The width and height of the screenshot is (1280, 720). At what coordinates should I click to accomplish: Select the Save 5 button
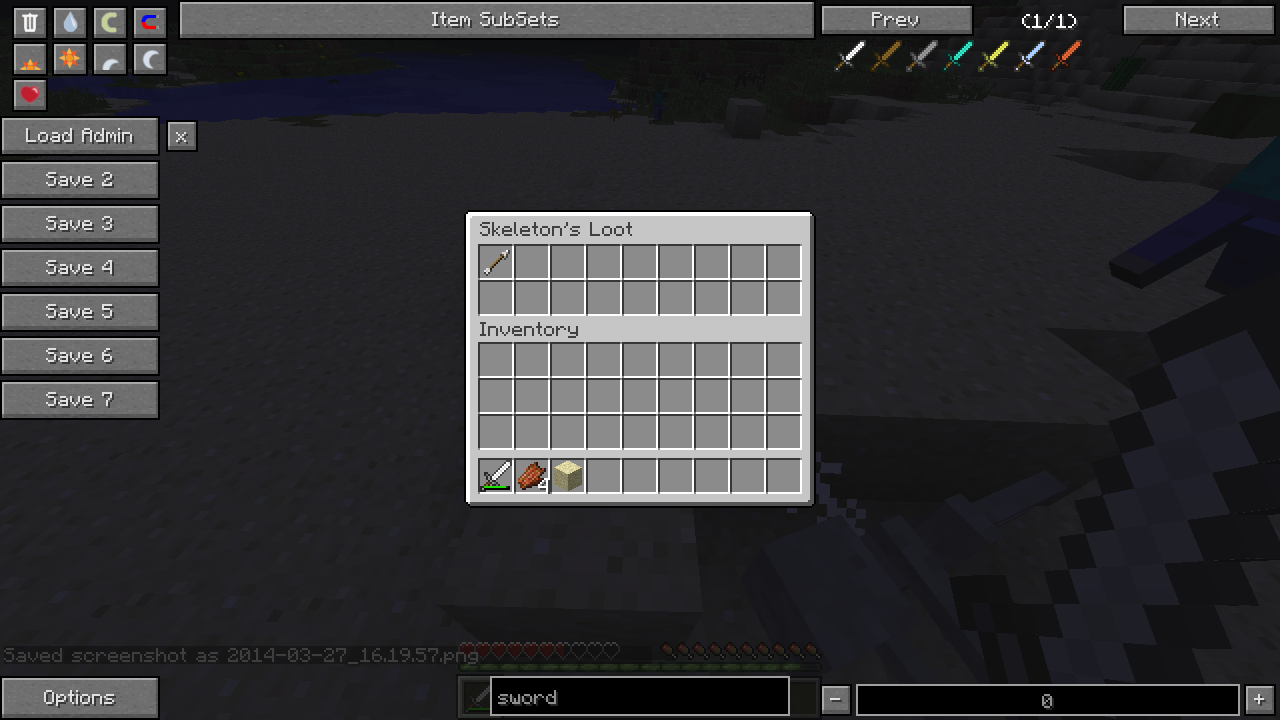(x=79, y=312)
